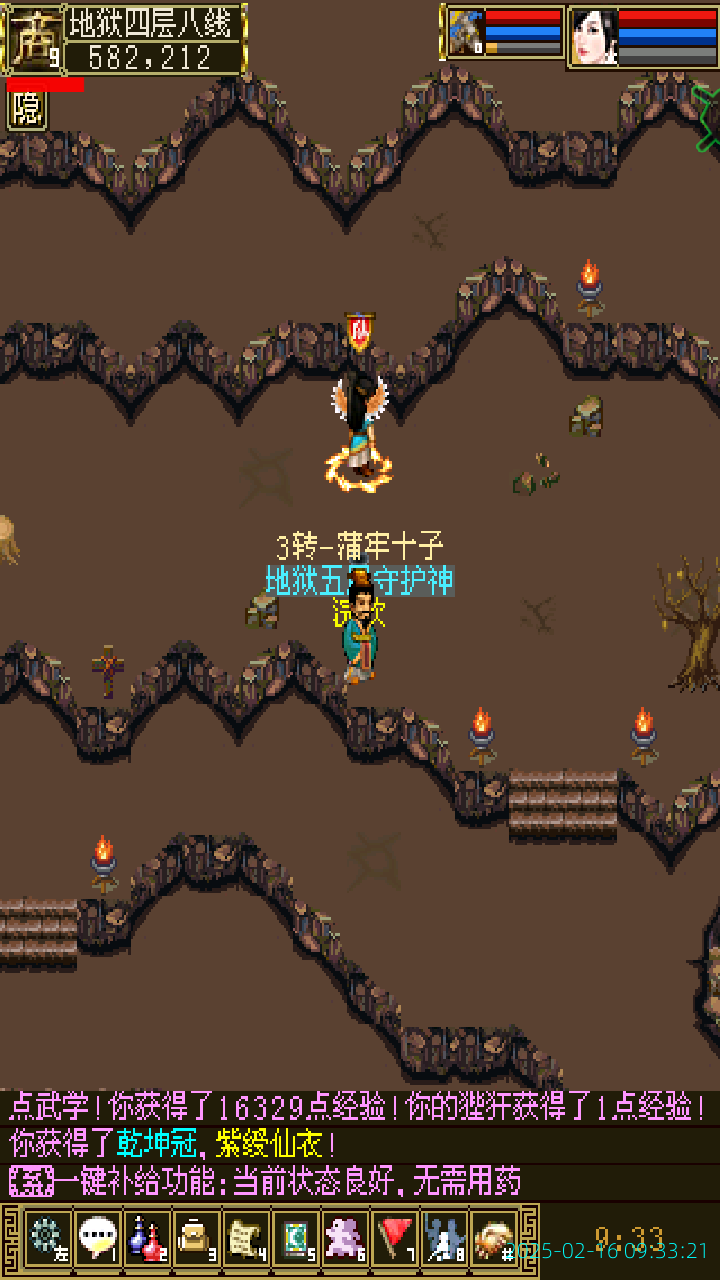The height and width of the screenshot is (1280, 720).
Task: Click the red flag icon
Action: [x=395, y=1239]
